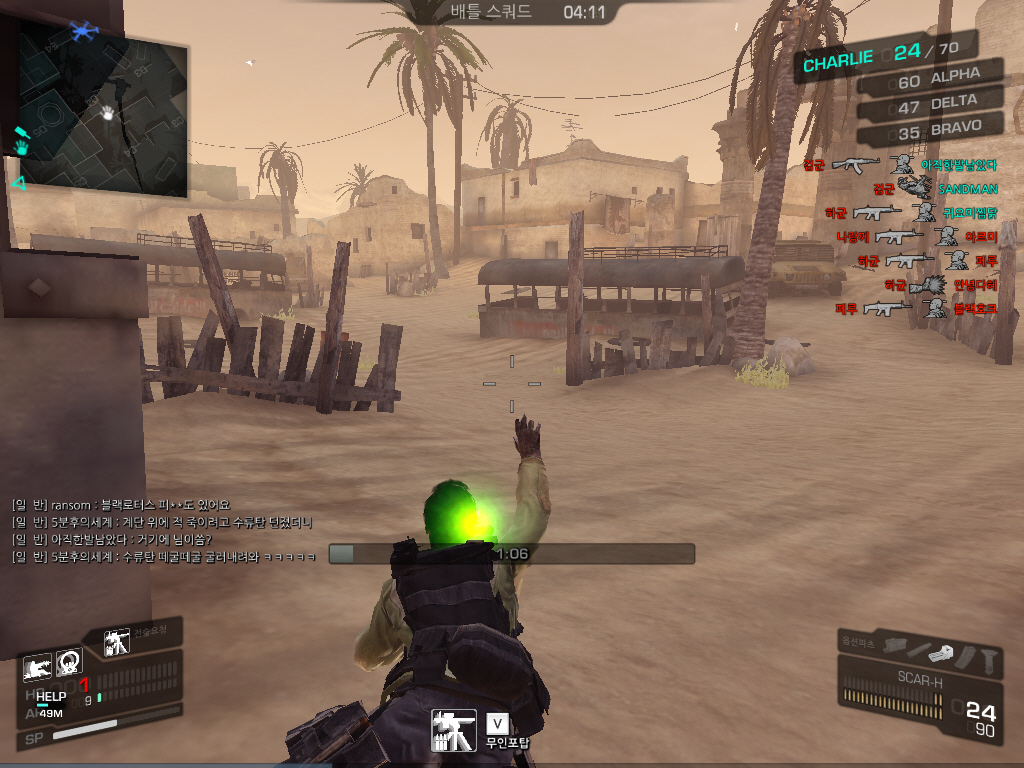Activate the sentry turret tactical request icon
Image resolution: width=1024 pixels, height=768 pixels.
pyautogui.click(x=118, y=641)
